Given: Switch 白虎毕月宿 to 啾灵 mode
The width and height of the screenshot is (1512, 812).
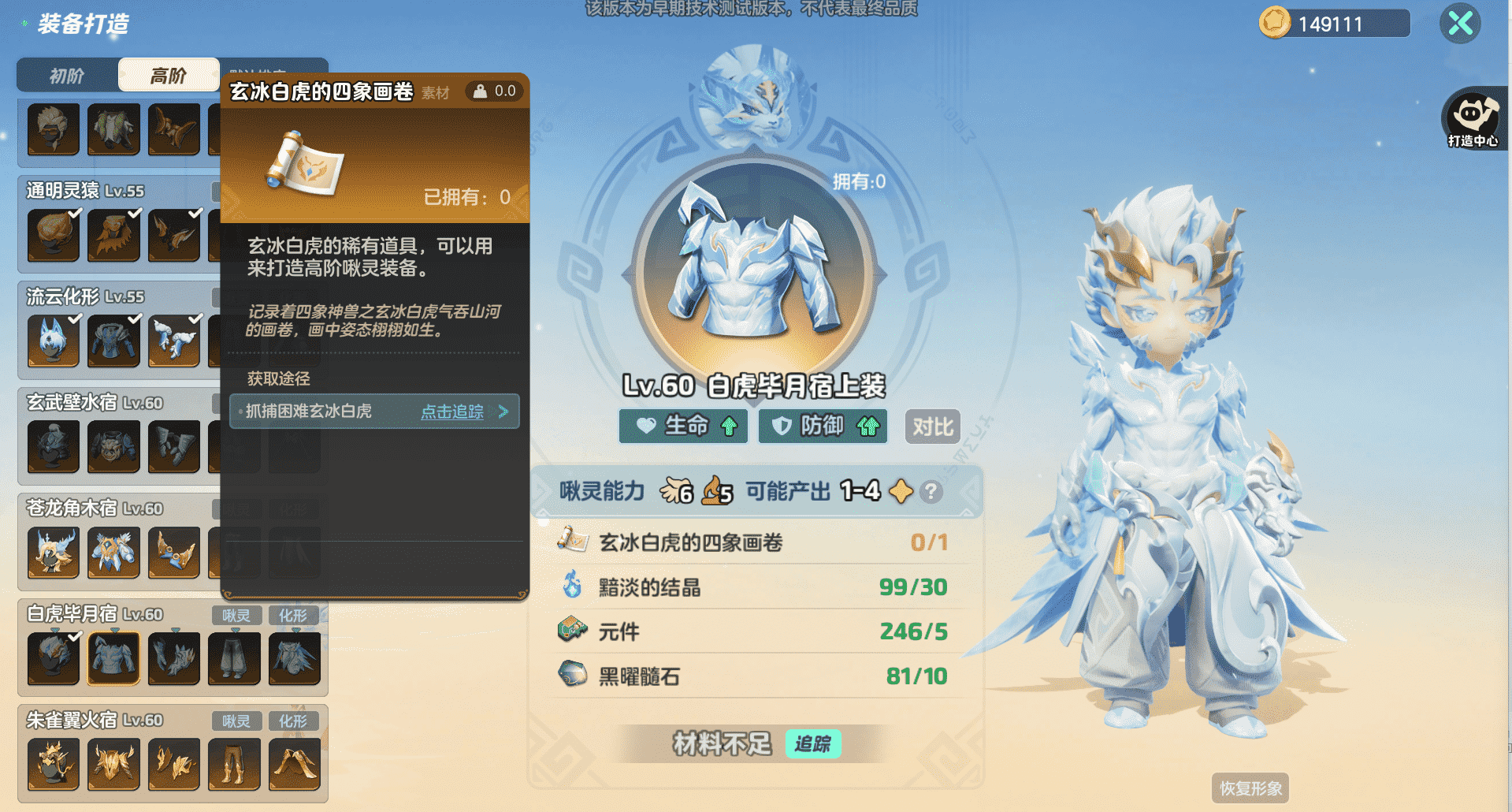Looking at the screenshot, I should point(236,616).
